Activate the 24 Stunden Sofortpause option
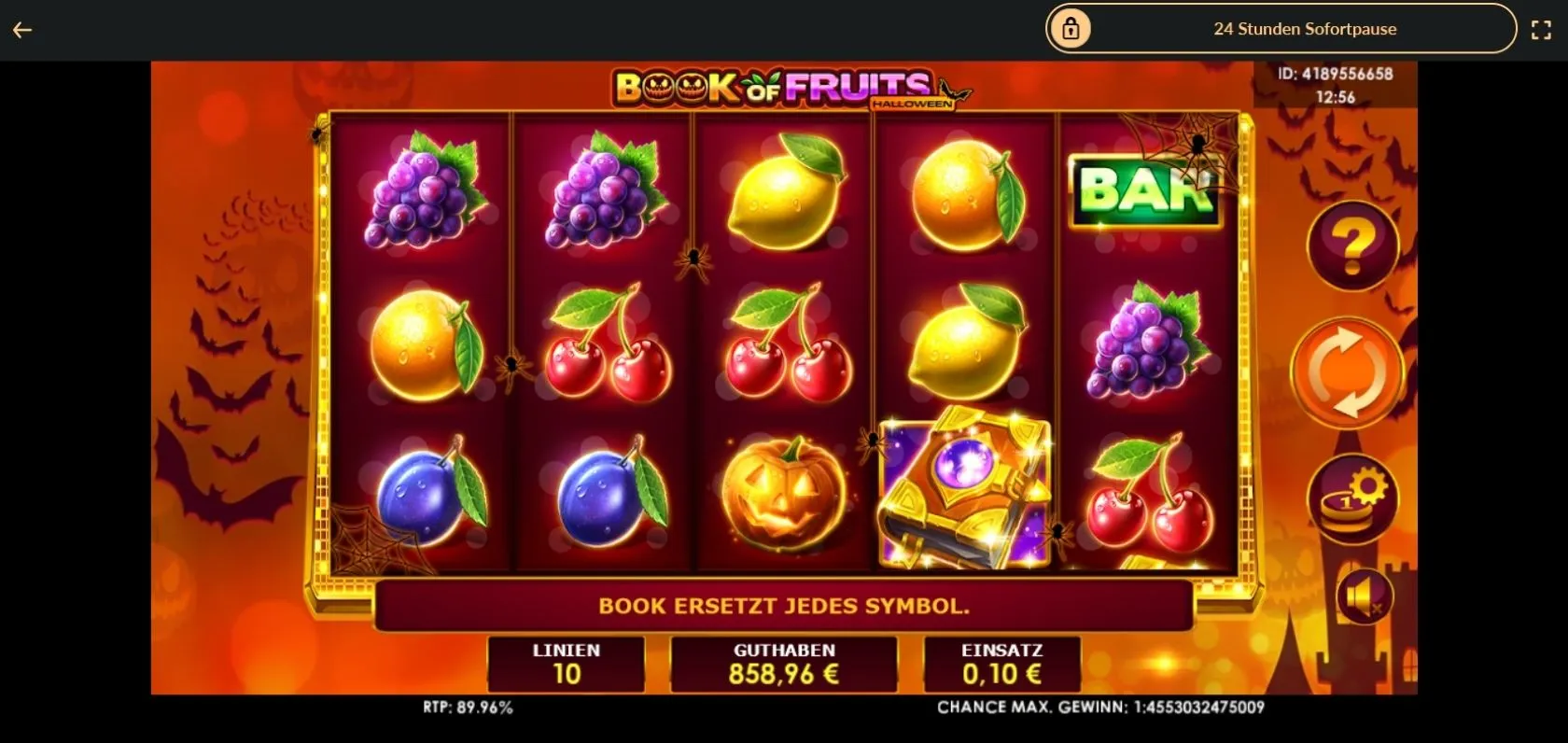1568x743 pixels. click(1305, 29)
